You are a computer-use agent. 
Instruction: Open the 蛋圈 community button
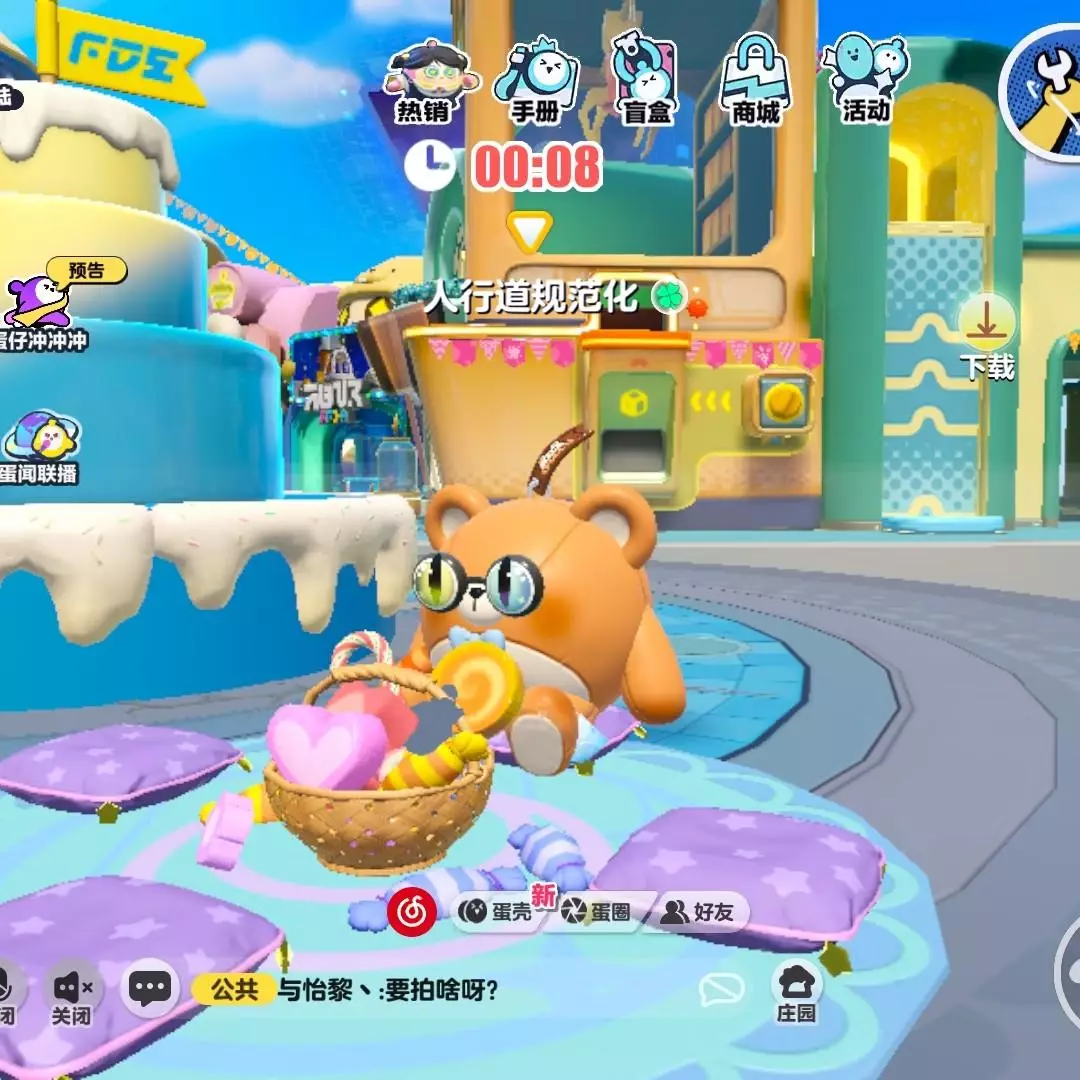pos(596,912)
